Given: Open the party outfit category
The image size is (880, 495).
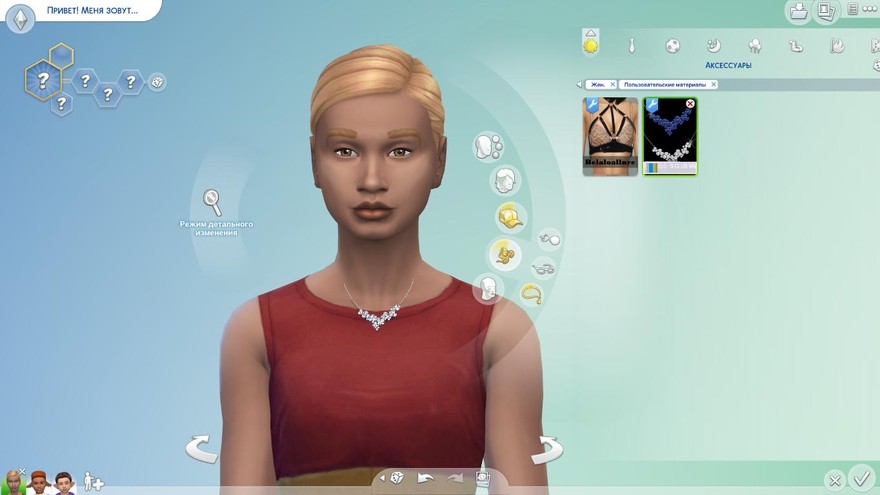Looking at the screenshot, I should pos(755,46).
